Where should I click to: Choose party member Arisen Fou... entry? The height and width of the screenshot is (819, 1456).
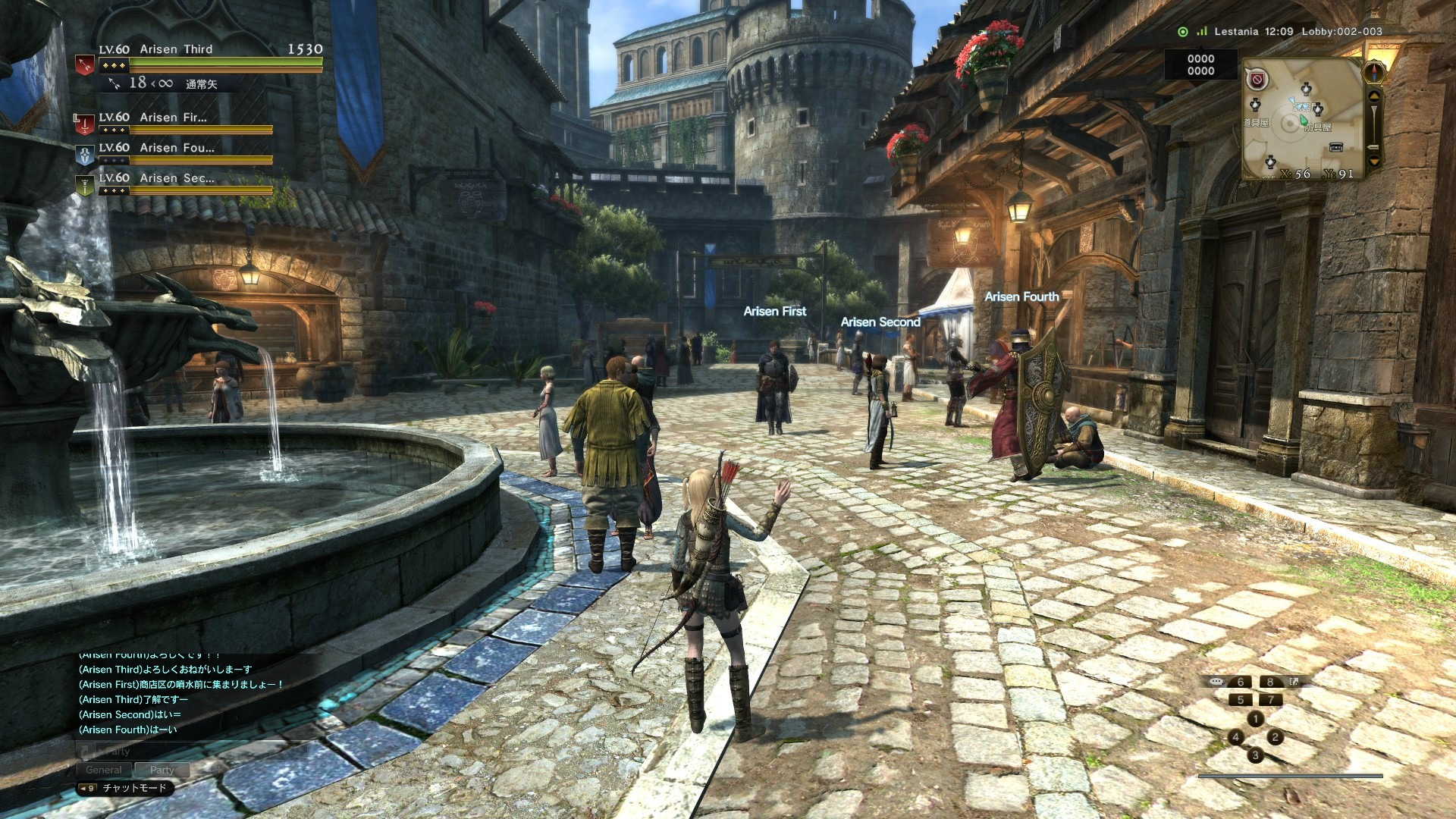click(174, 151)
